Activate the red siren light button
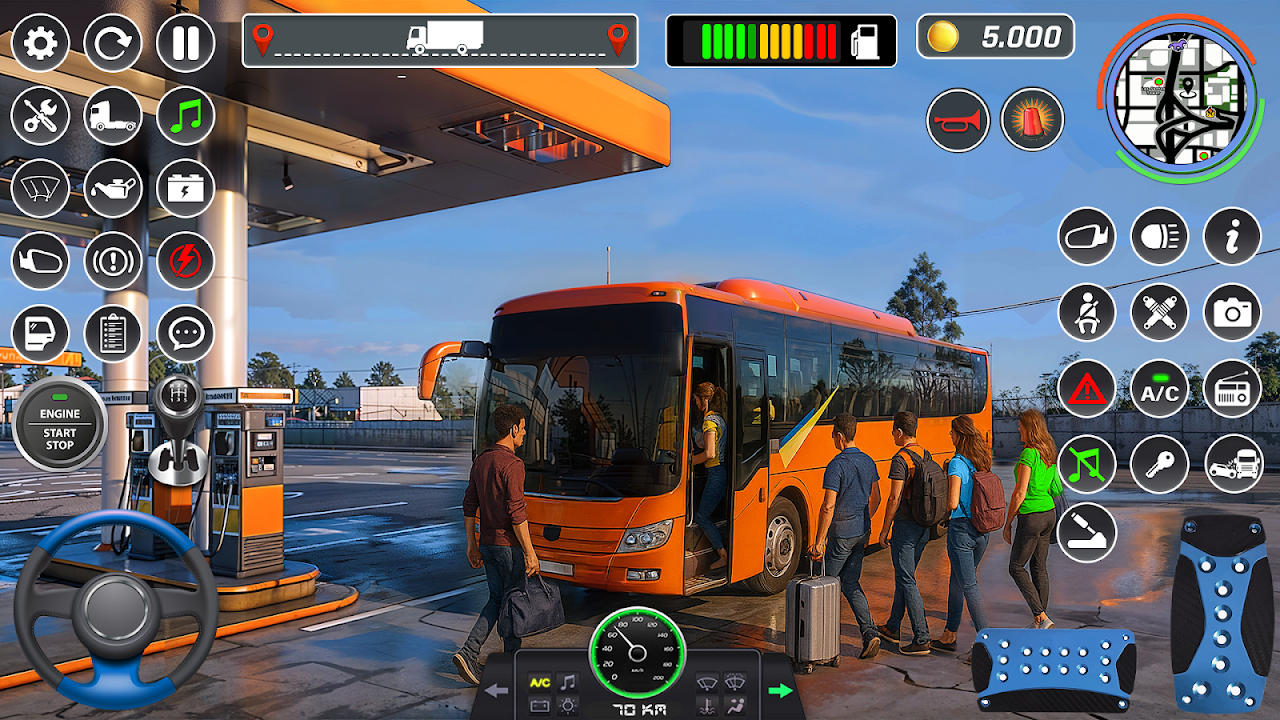The width and height of the screenshot is (1280, 720). tap(1032, 120)
